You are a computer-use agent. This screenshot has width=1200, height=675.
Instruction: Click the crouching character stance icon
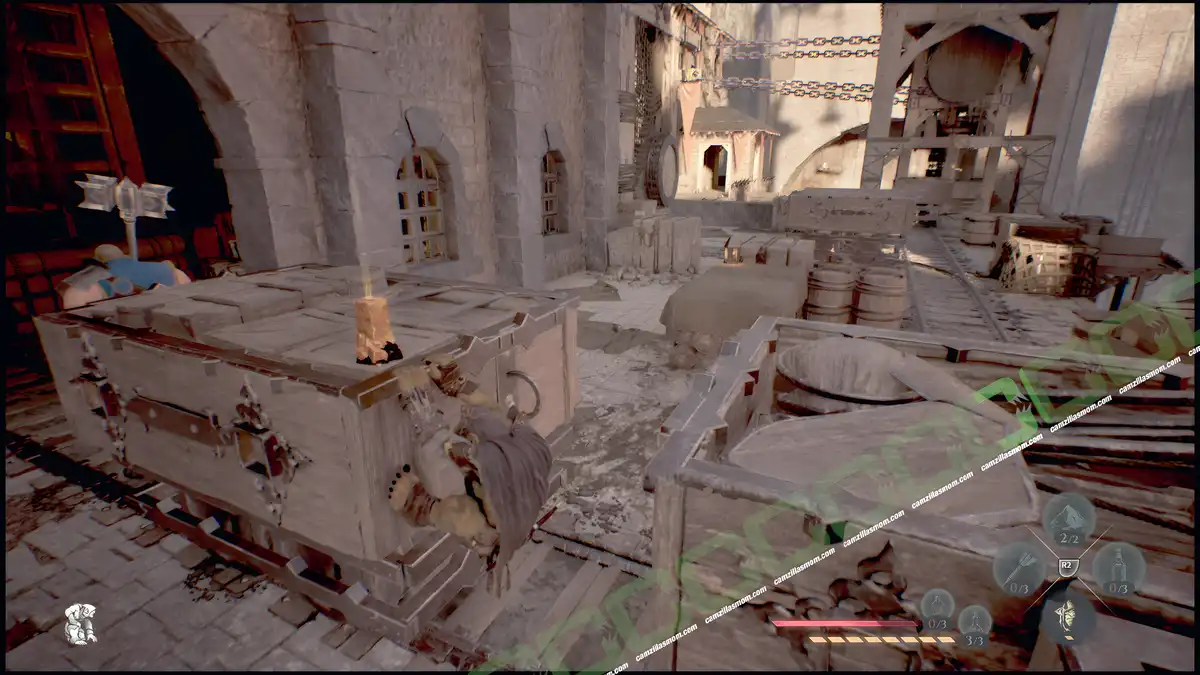pyautogui.click(x=80, y=623)
